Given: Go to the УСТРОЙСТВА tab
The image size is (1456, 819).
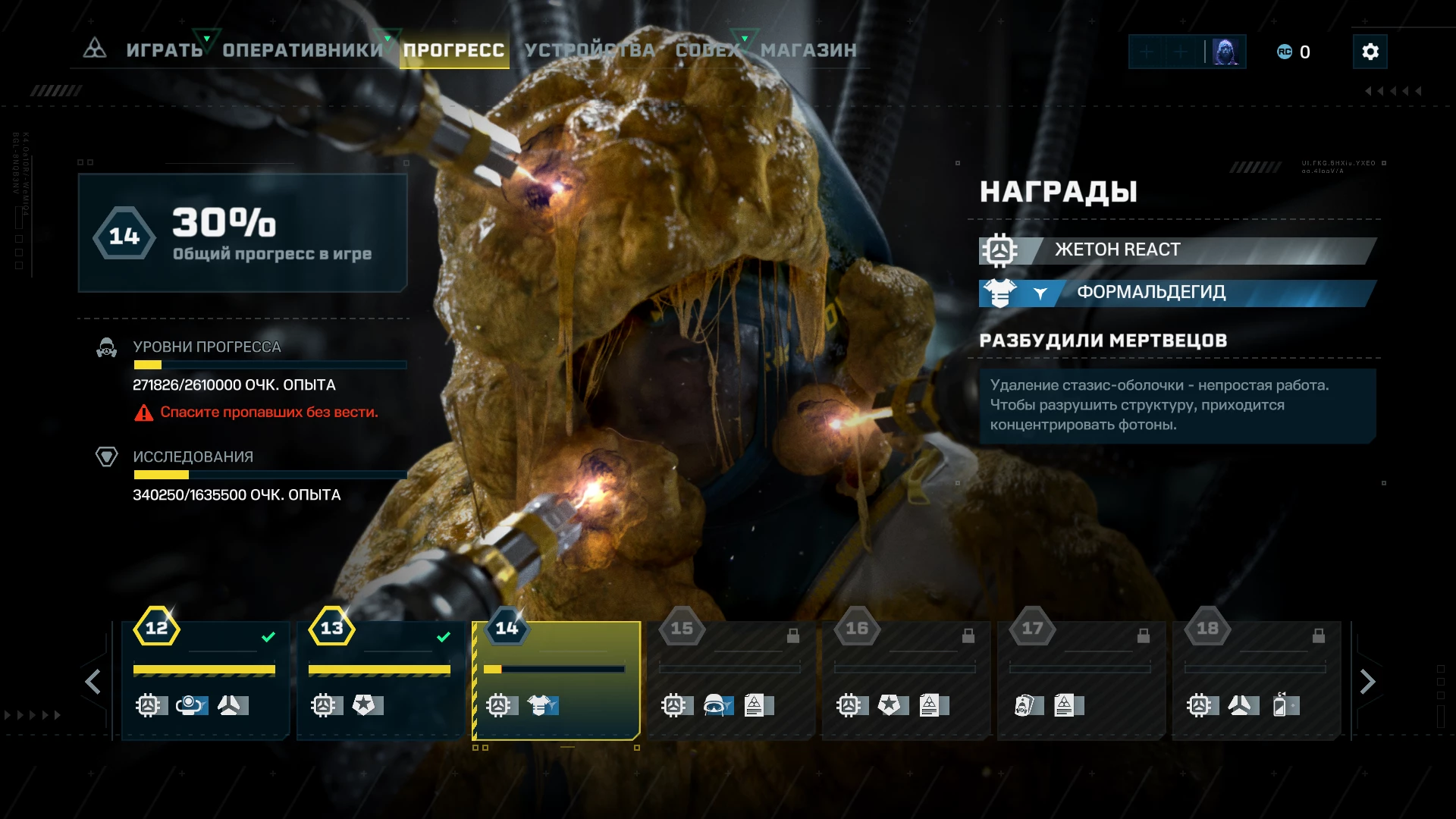Looking at the screenshot, I should pyautogui.click(x=589, y=50).
